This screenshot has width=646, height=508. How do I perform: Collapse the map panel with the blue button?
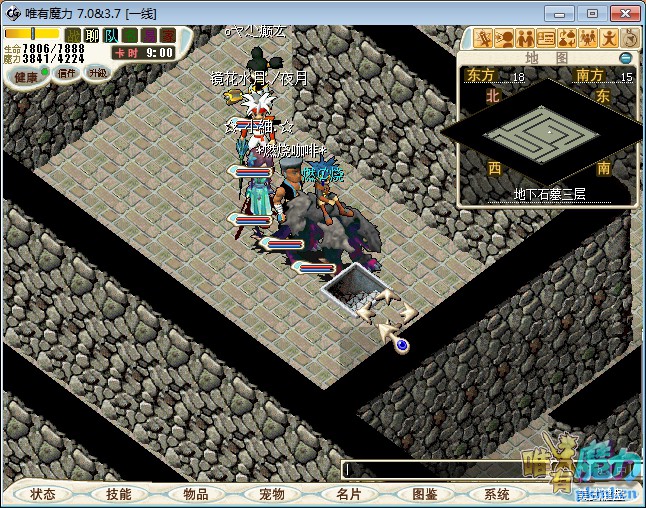coord(626,58)
